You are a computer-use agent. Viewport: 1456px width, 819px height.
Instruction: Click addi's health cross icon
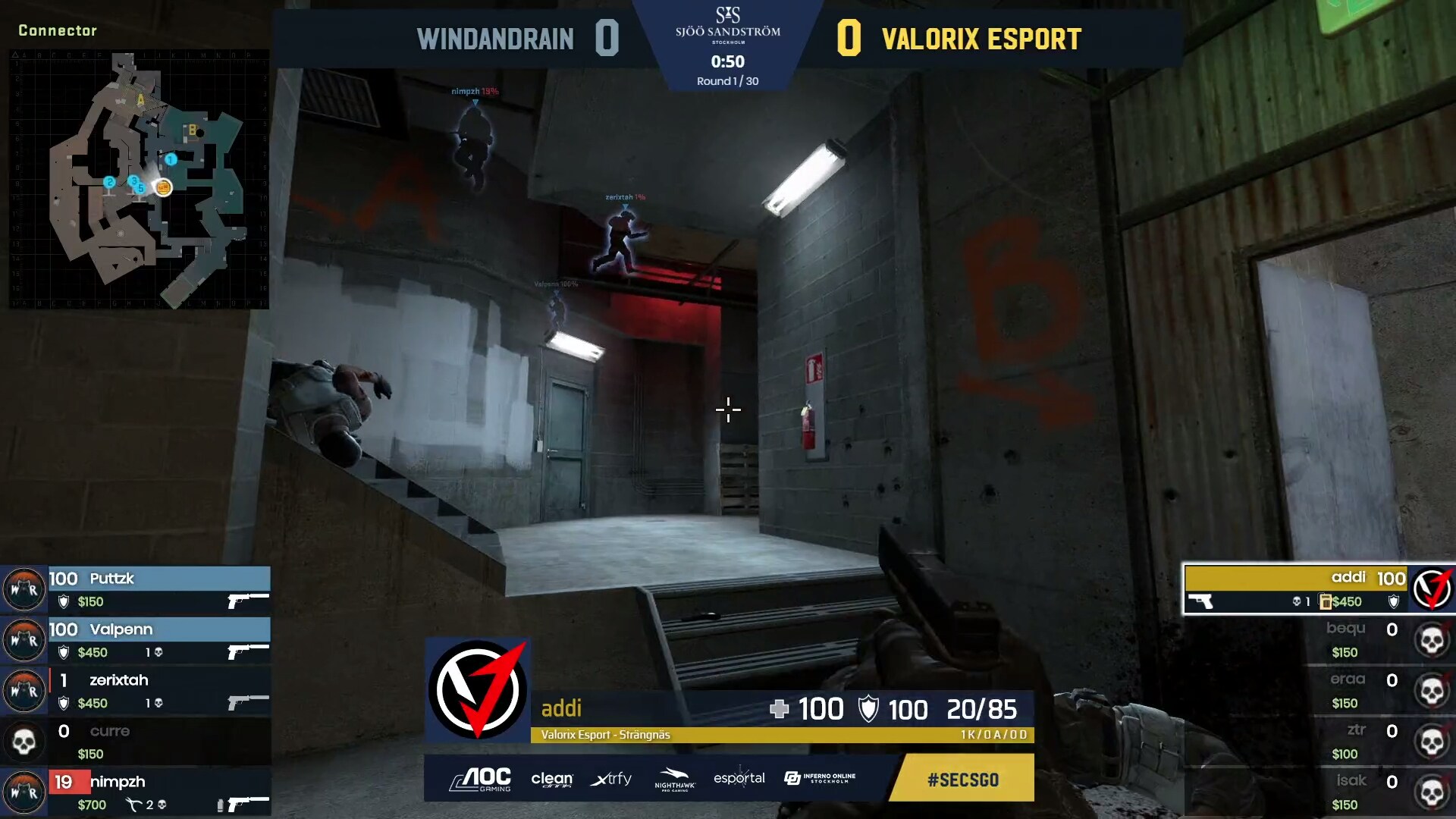click(779, 710)
